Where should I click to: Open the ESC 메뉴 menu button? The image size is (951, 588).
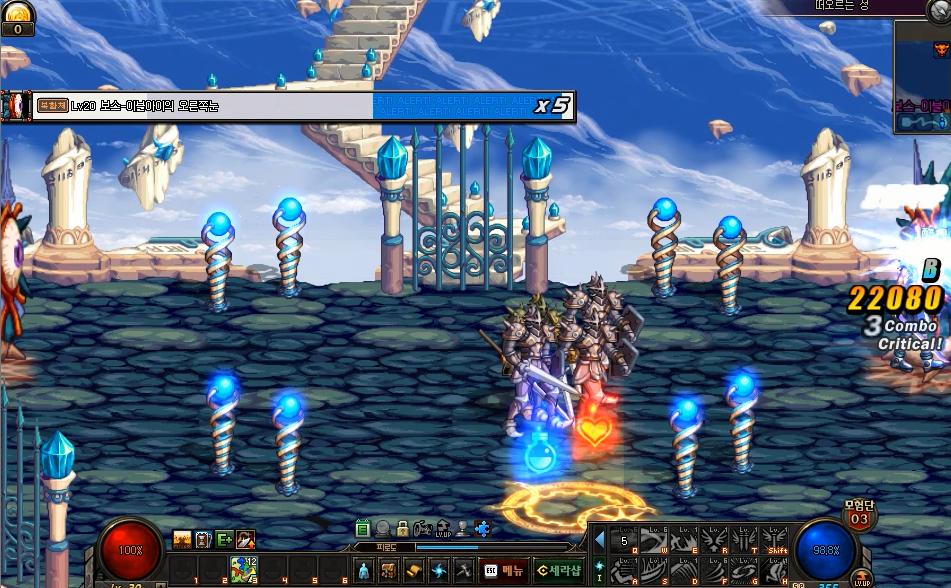505,570
